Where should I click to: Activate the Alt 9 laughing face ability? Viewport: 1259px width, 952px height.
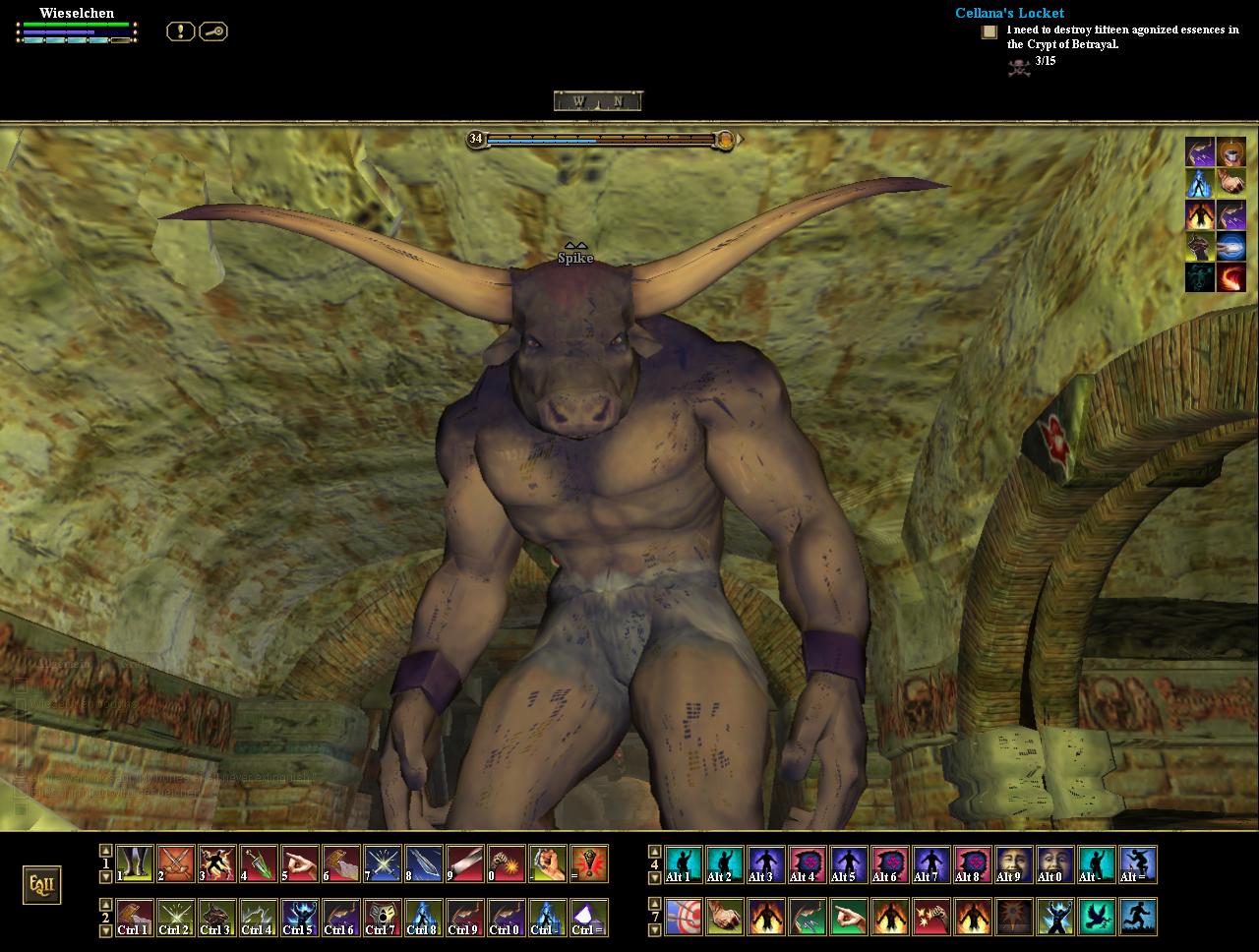pos(1013,863)
